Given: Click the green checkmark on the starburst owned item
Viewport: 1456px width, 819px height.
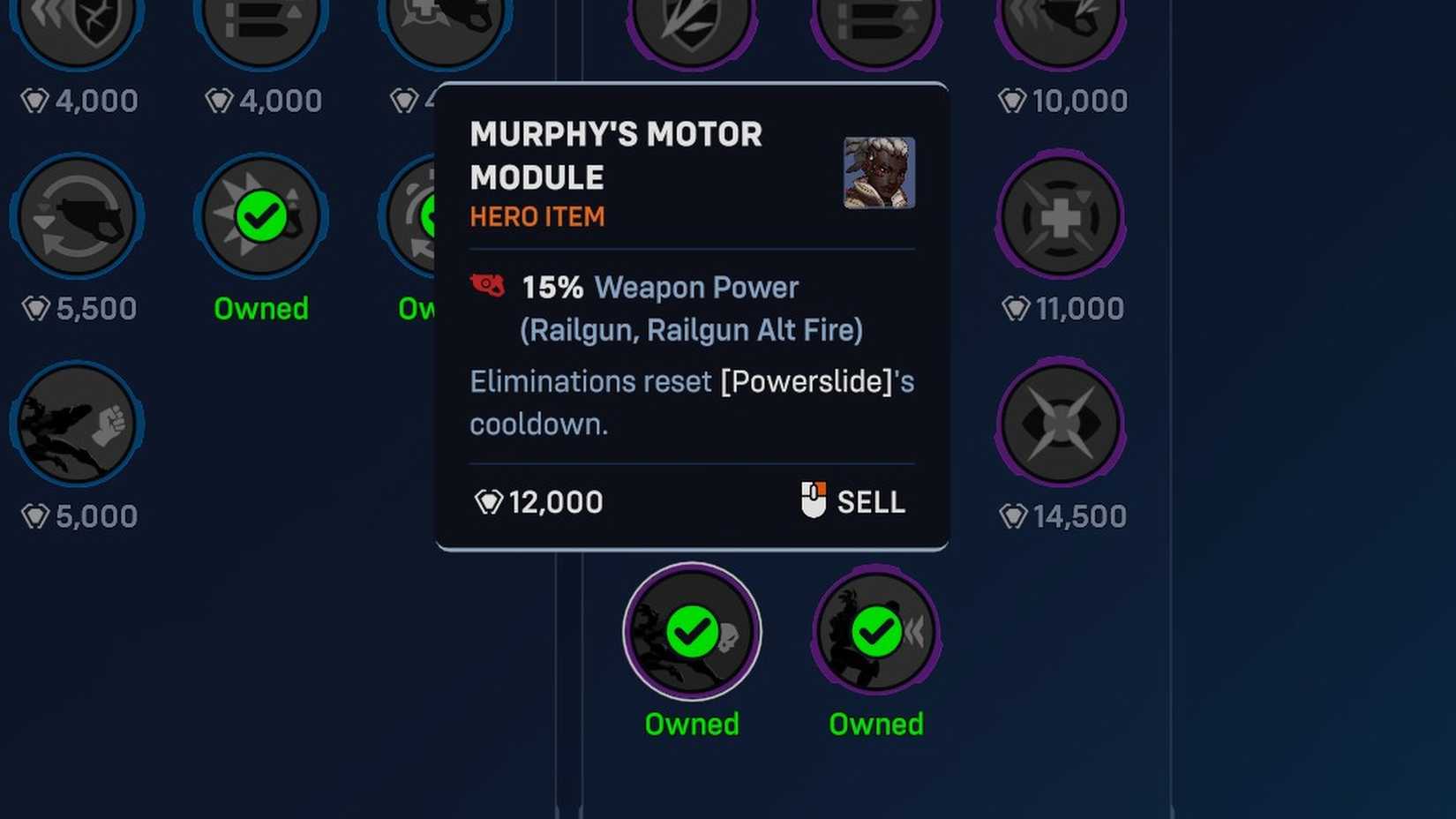Looking at the screenshot, I should tap(260, 214).
